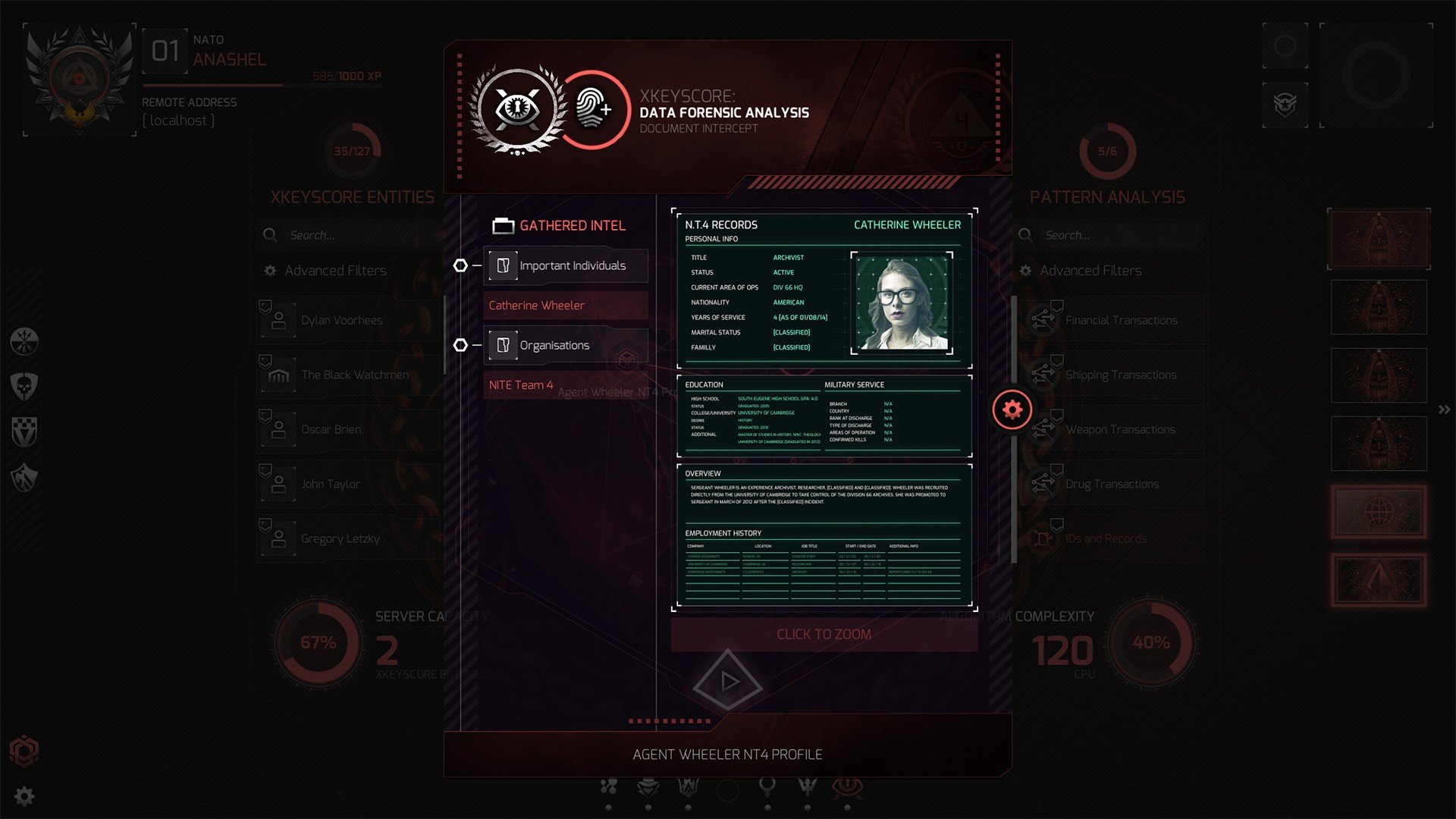Screen dimensions: 1456x819
Task: Expand Advanced Filters in Pattern Analysis
Action: point(1092,270)
